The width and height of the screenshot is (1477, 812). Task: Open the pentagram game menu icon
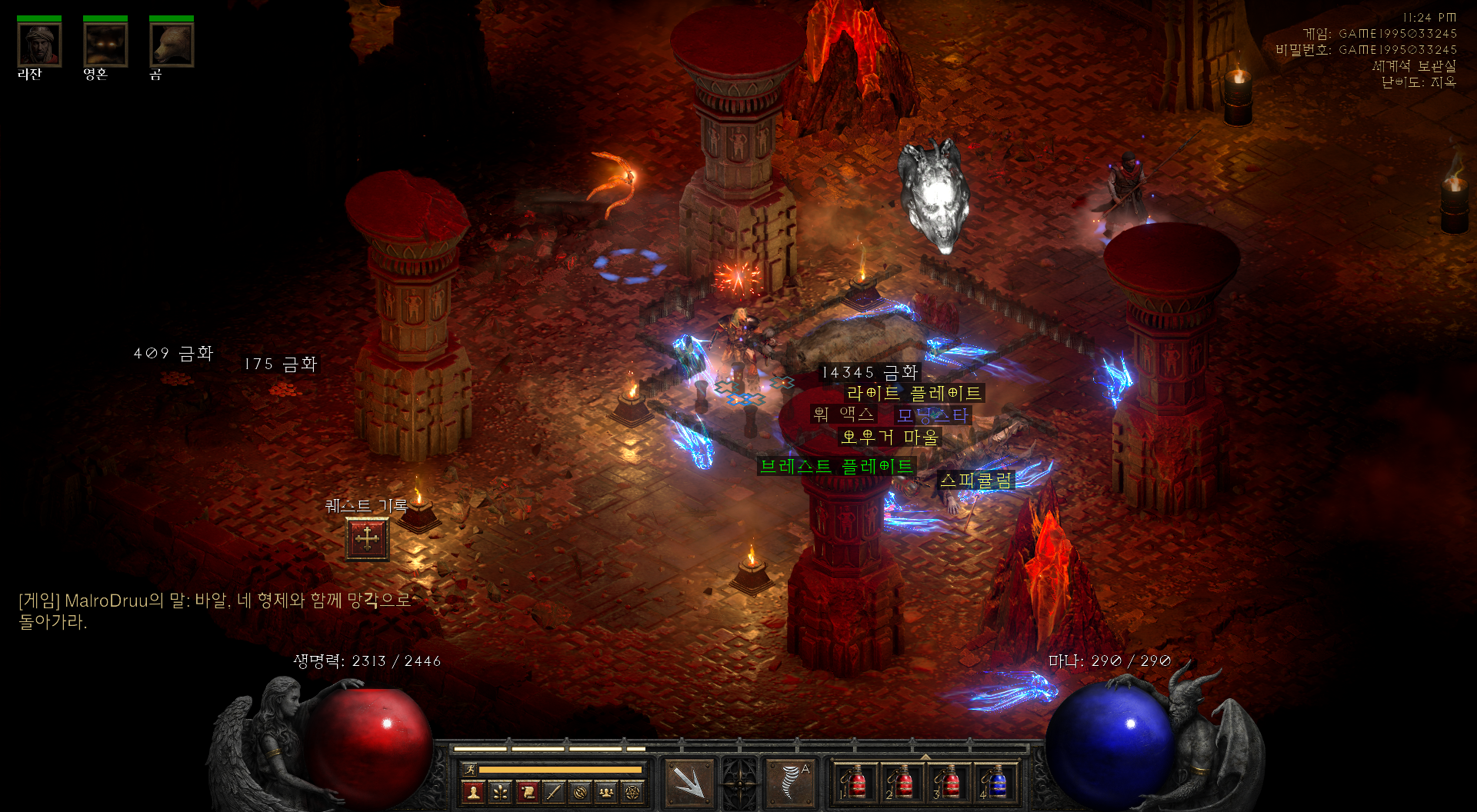click(x=632, y=791)
